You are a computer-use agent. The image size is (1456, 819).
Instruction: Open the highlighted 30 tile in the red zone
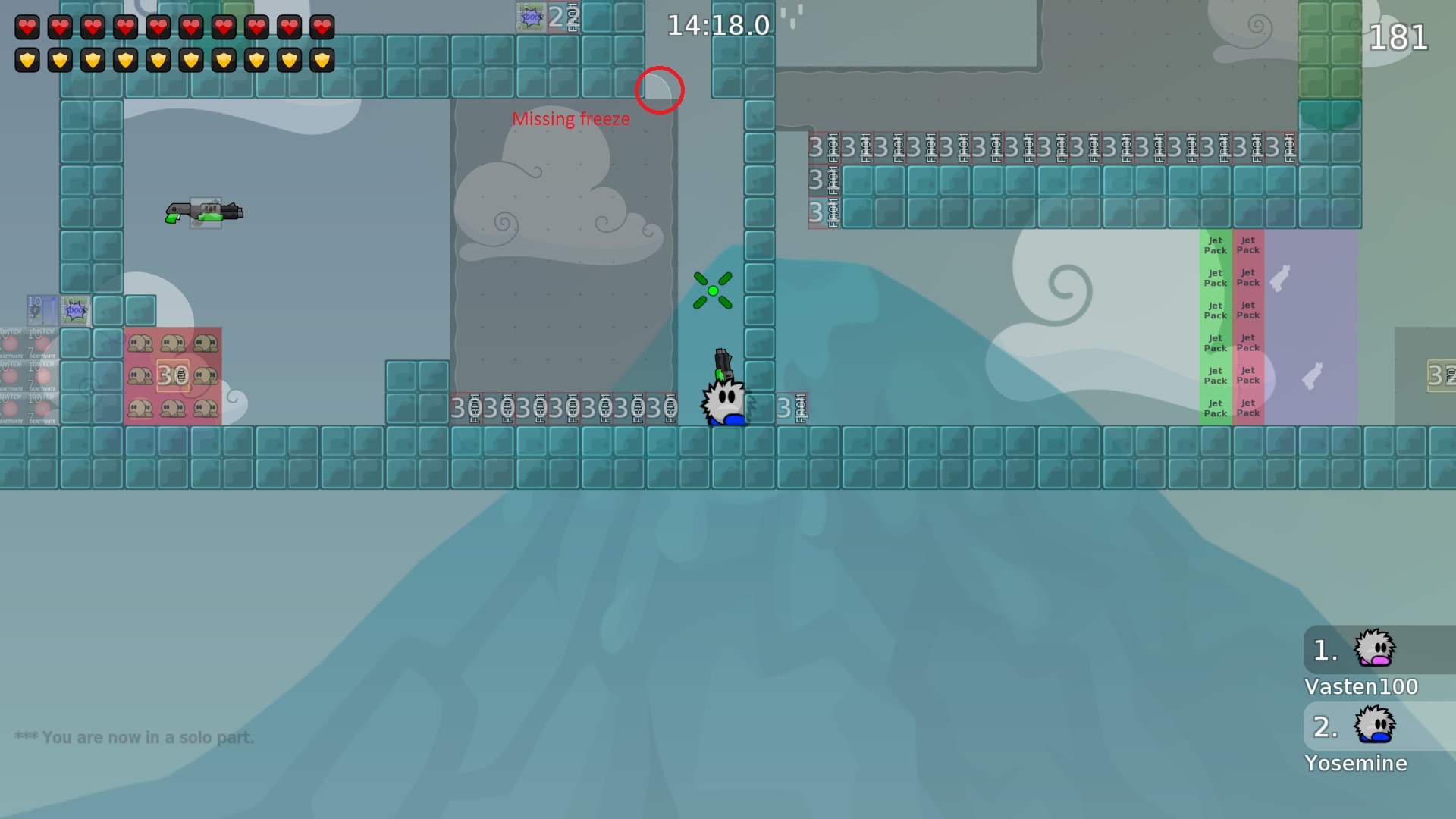point(174,373)
